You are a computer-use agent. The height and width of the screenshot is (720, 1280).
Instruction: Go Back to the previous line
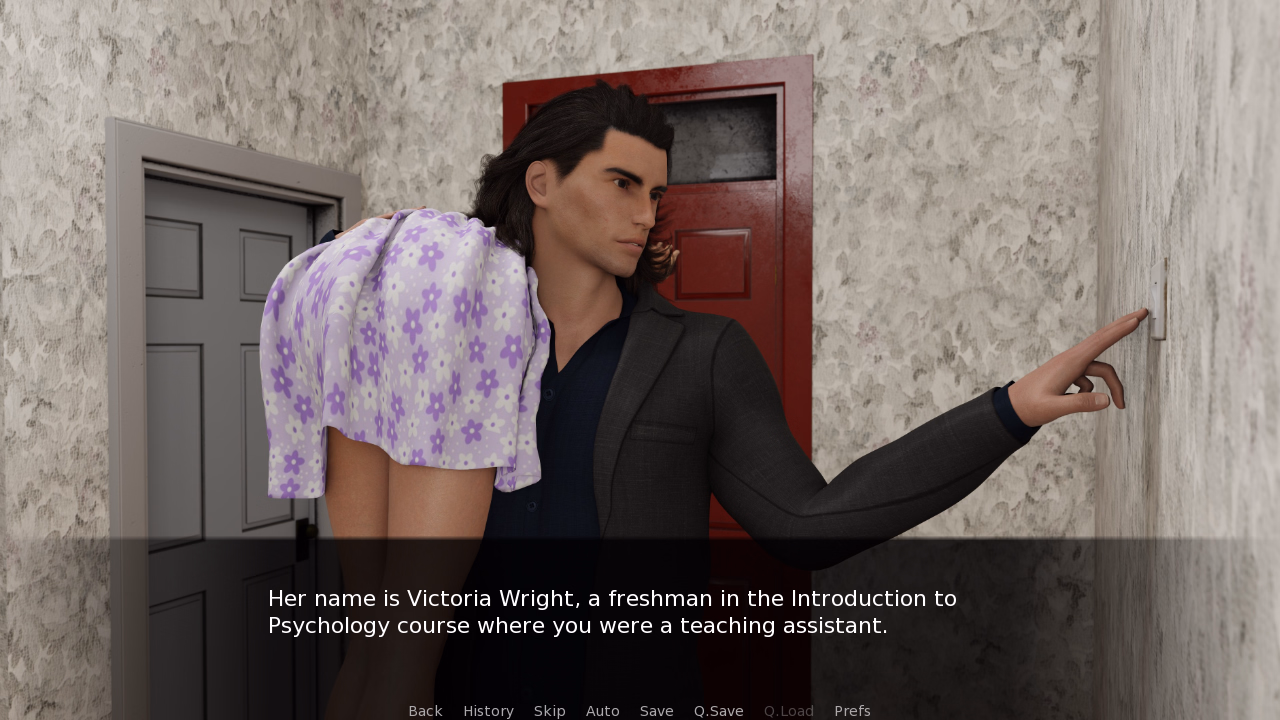tap(425, 711)
